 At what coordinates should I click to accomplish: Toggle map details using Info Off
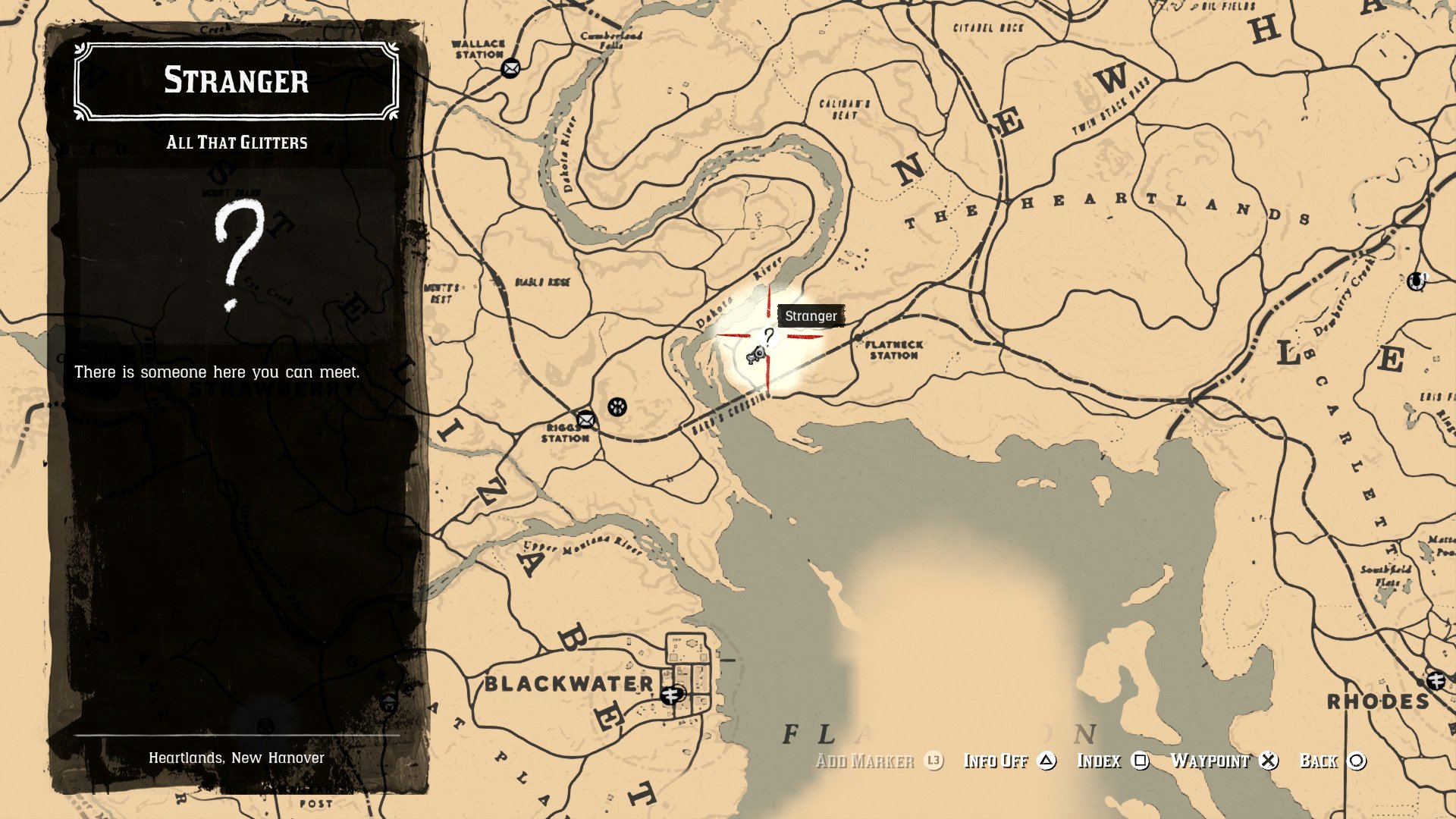coord(996,760)
